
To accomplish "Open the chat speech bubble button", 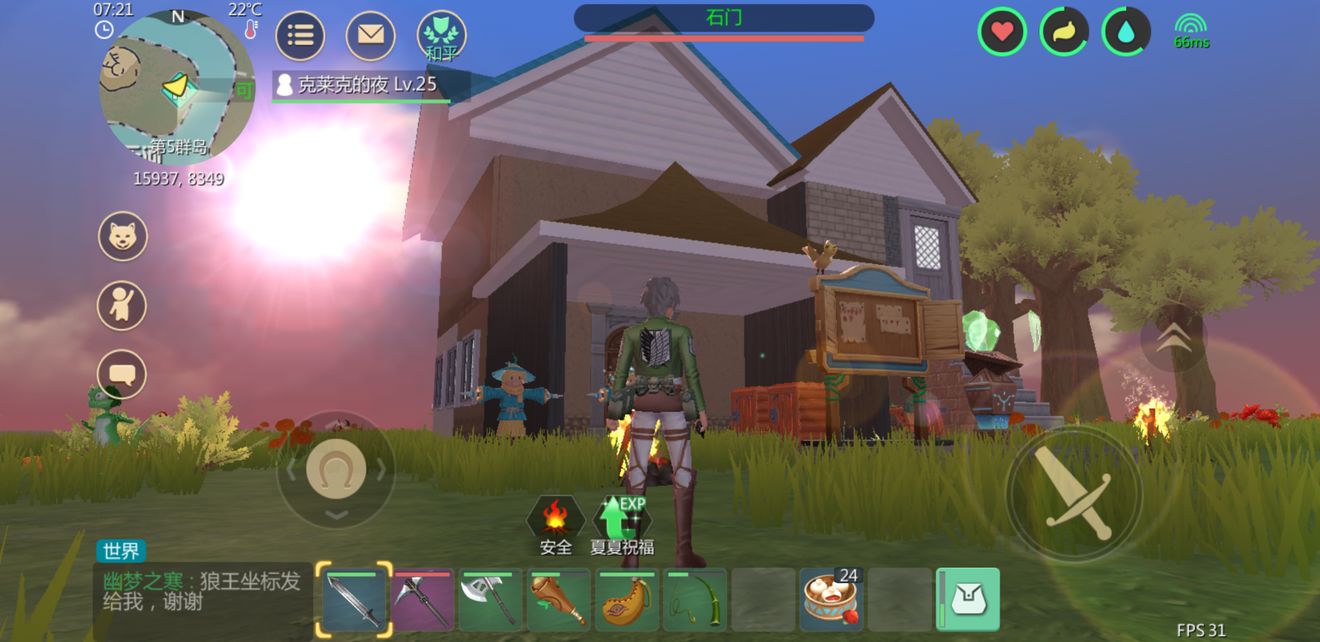I will coord(122,374).
